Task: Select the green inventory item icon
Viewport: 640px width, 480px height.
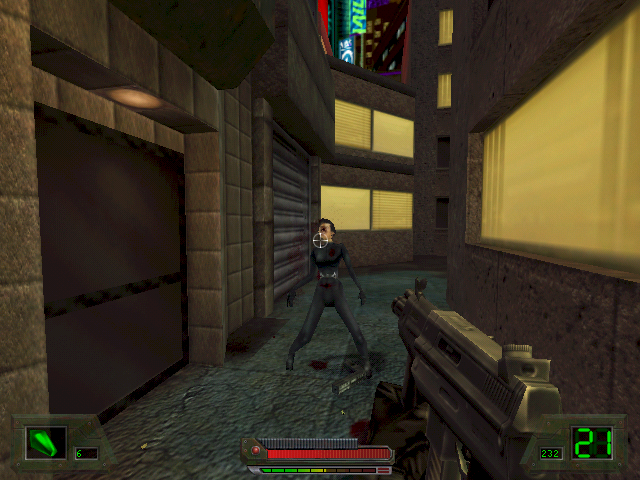Action: point(45,442)
